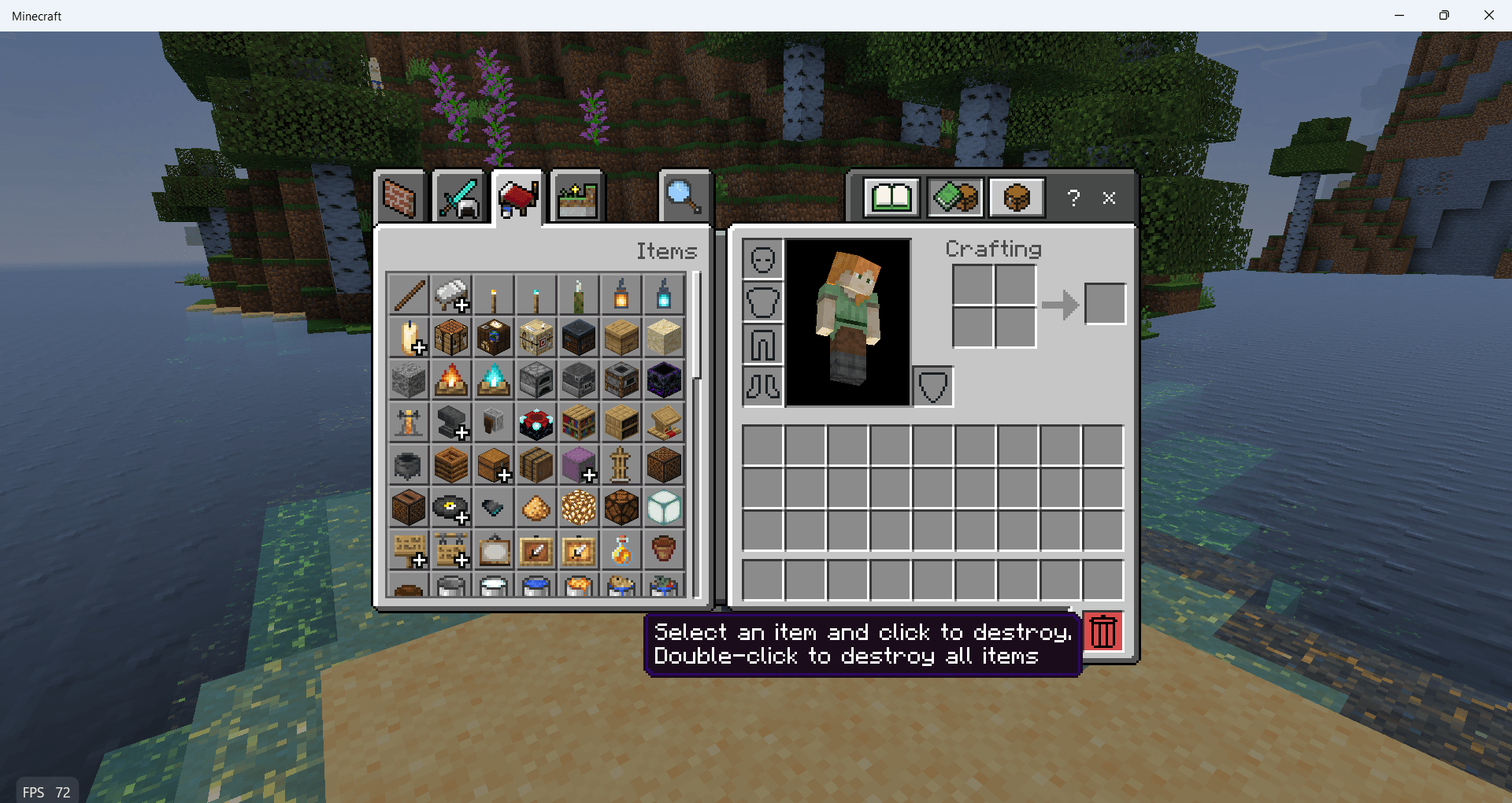Click the shield equipment slot
Image resolution: width=1512 pixels, height=803 pixels.
click(x=932, y=386)
